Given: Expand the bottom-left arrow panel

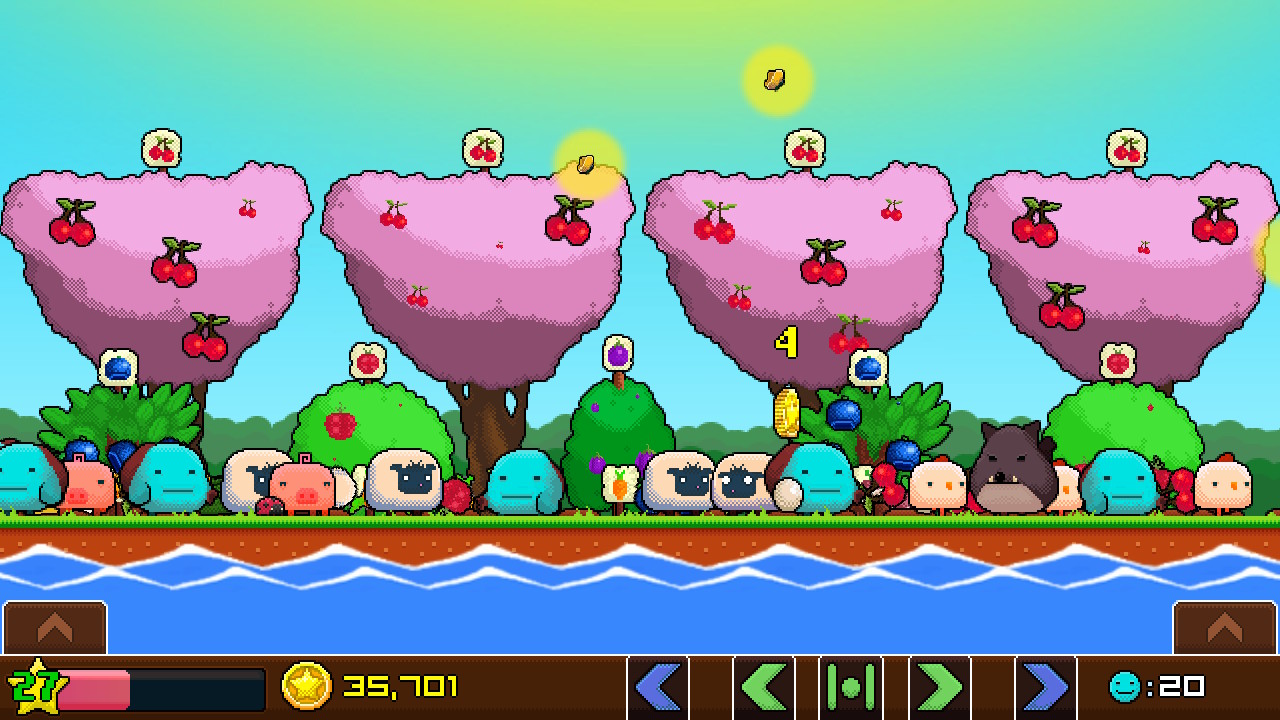Looking at the screenshot, I should click(x=55, y=628).
